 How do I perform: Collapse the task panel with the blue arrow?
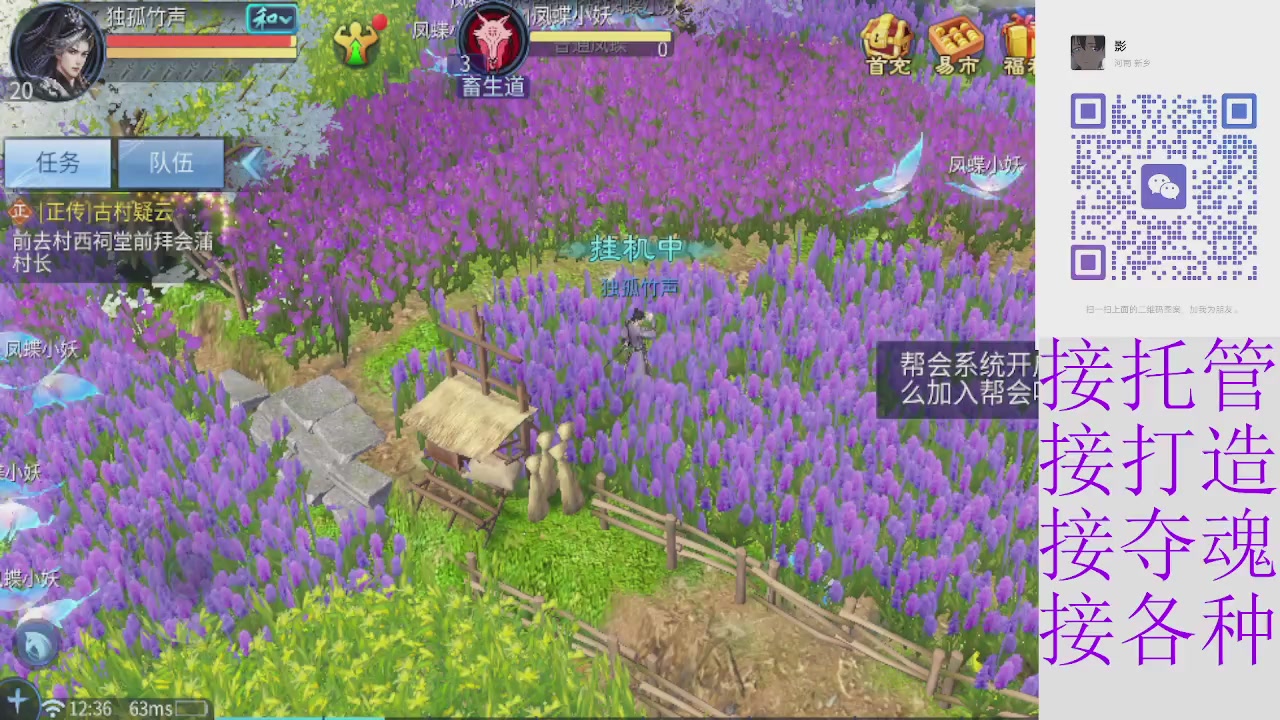tap(252, 164)
